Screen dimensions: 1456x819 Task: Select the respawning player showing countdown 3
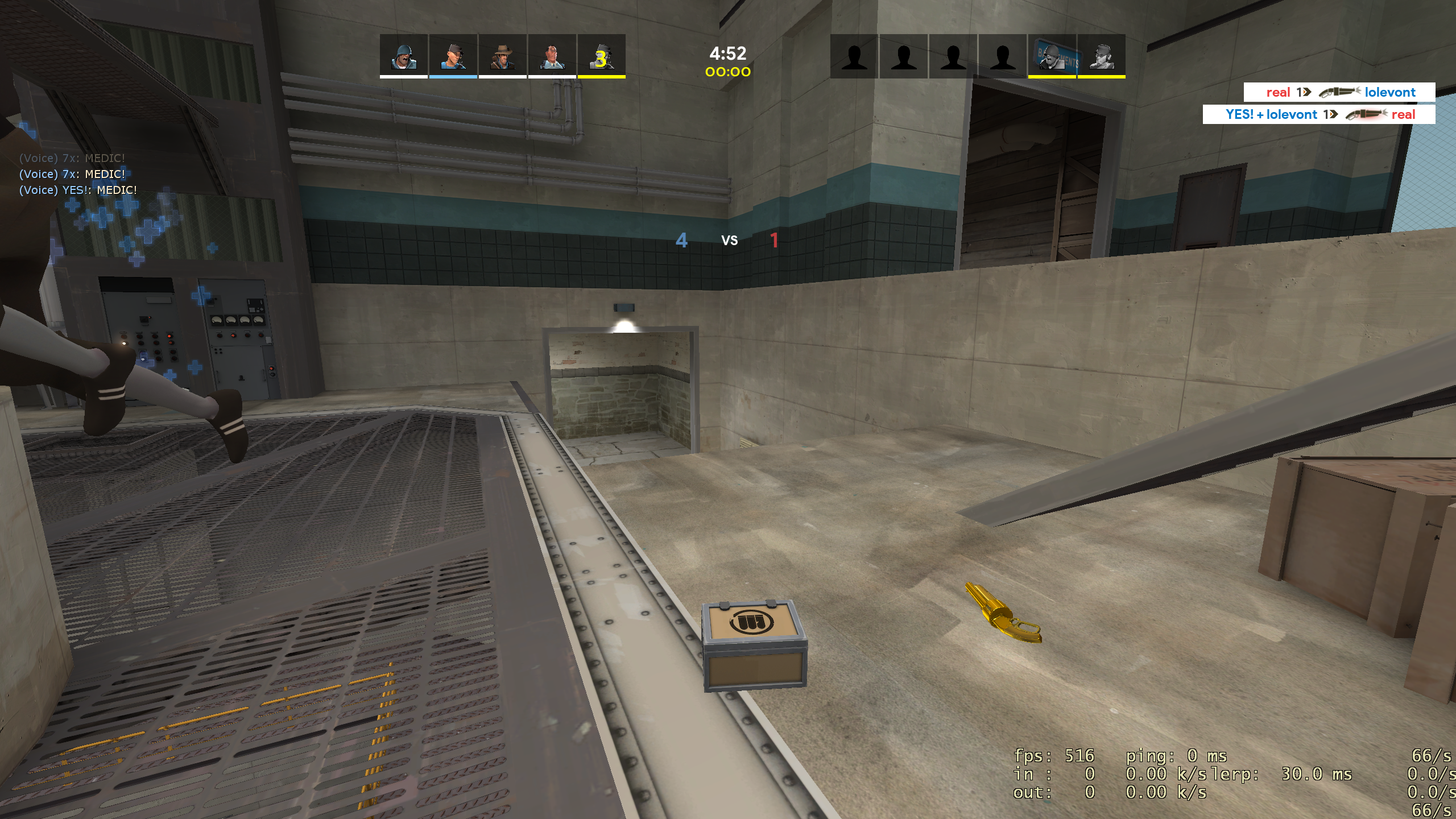tap(601, 55)
